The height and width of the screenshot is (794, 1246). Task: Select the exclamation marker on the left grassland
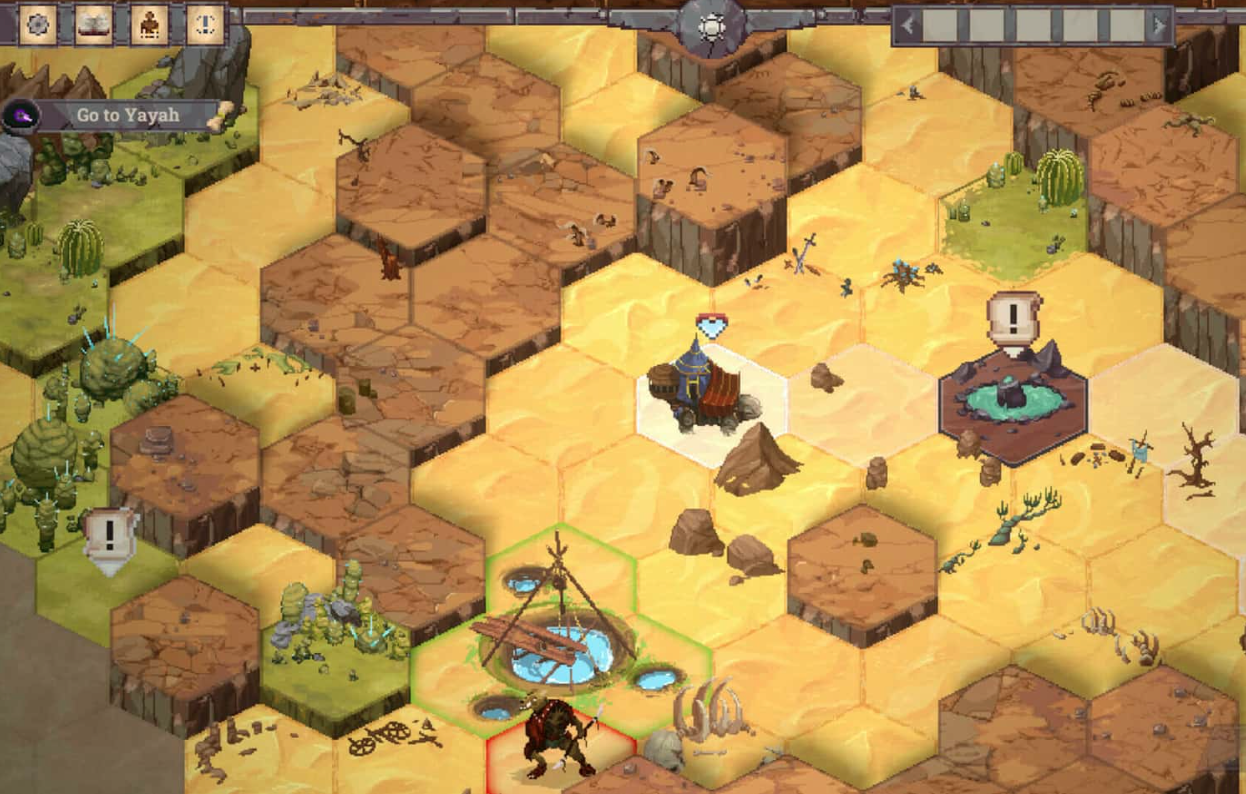pos(109,537)
